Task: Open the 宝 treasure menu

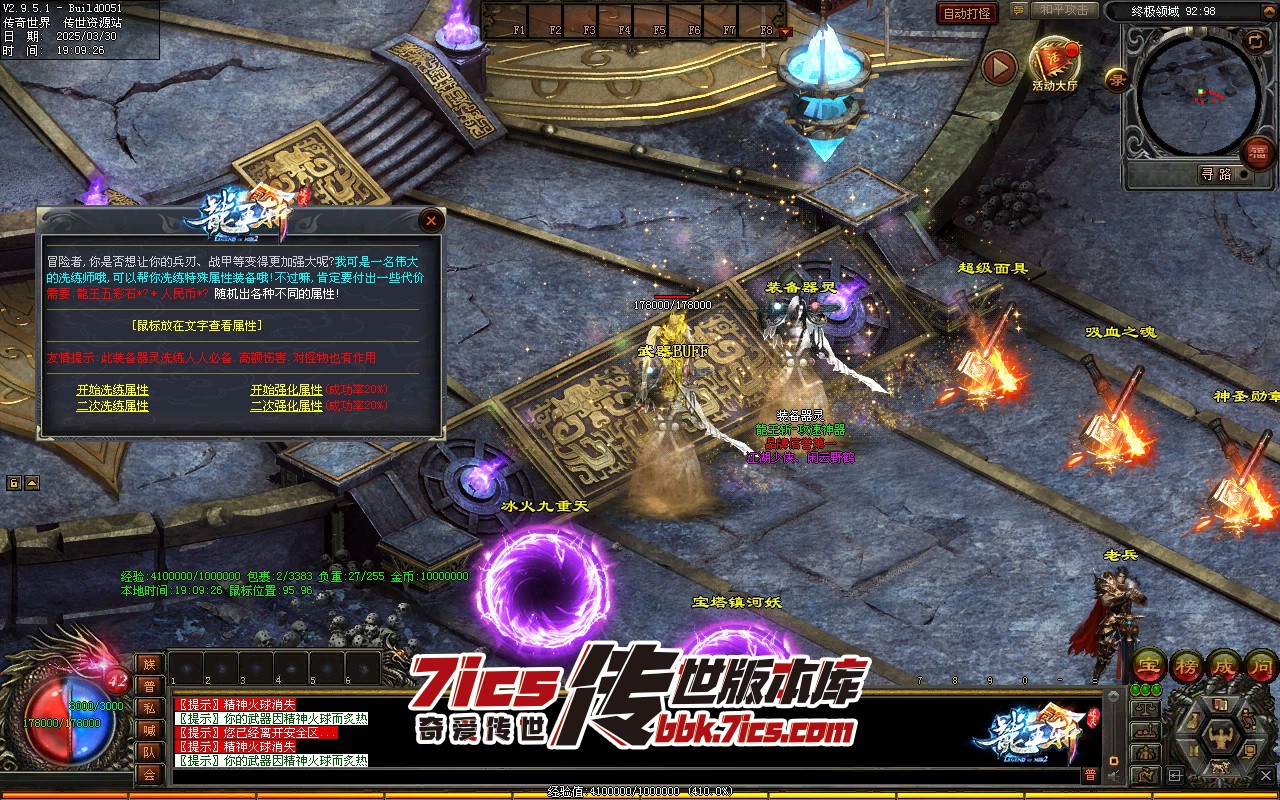Action: 1149,664
